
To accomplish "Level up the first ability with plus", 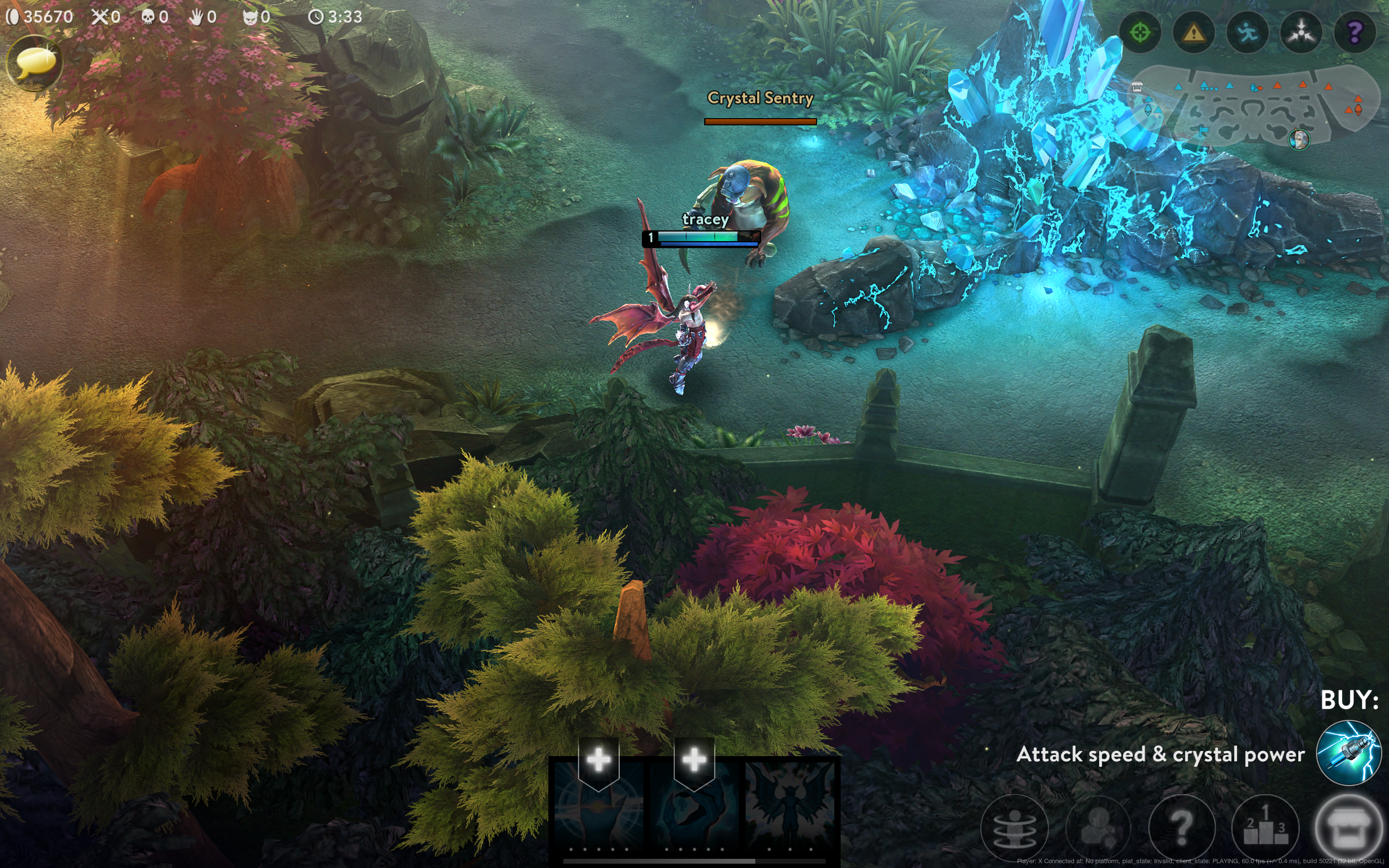I will [x=599, y=760].
